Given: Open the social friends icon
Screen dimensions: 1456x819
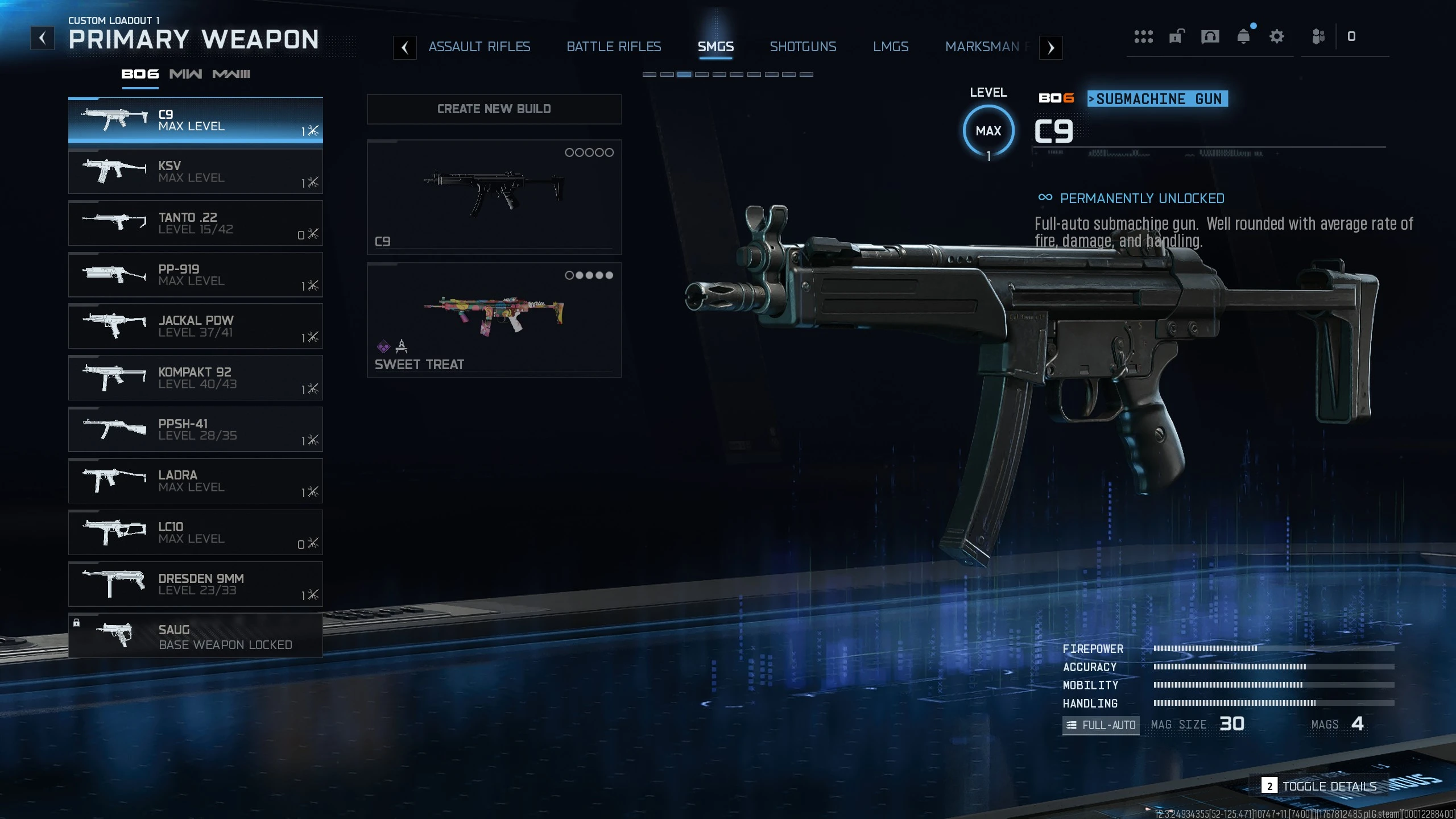Looking at the screenshot, I should point(1318,37).
